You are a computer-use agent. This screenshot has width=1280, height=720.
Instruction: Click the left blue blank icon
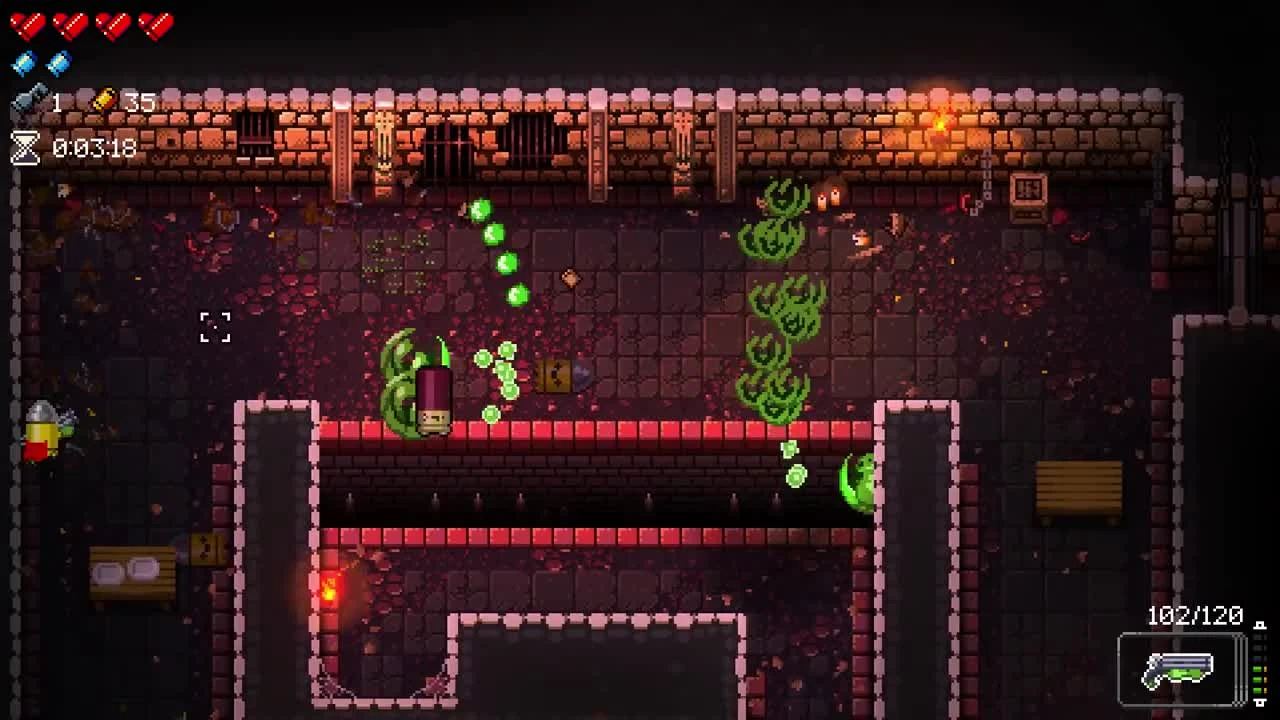[22, 61]
